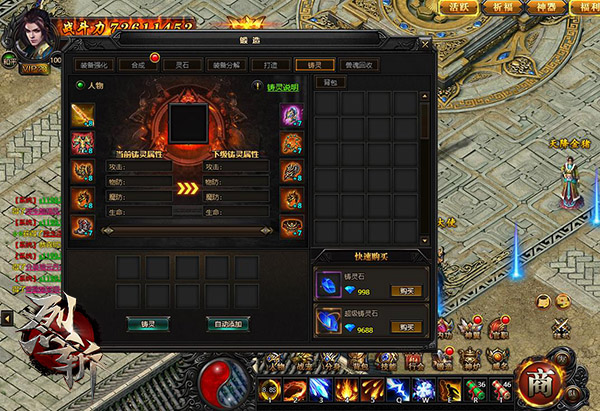
Task: Click the 铸灵 confirm button
Action: pyautogui.click(x=148, y=323)
